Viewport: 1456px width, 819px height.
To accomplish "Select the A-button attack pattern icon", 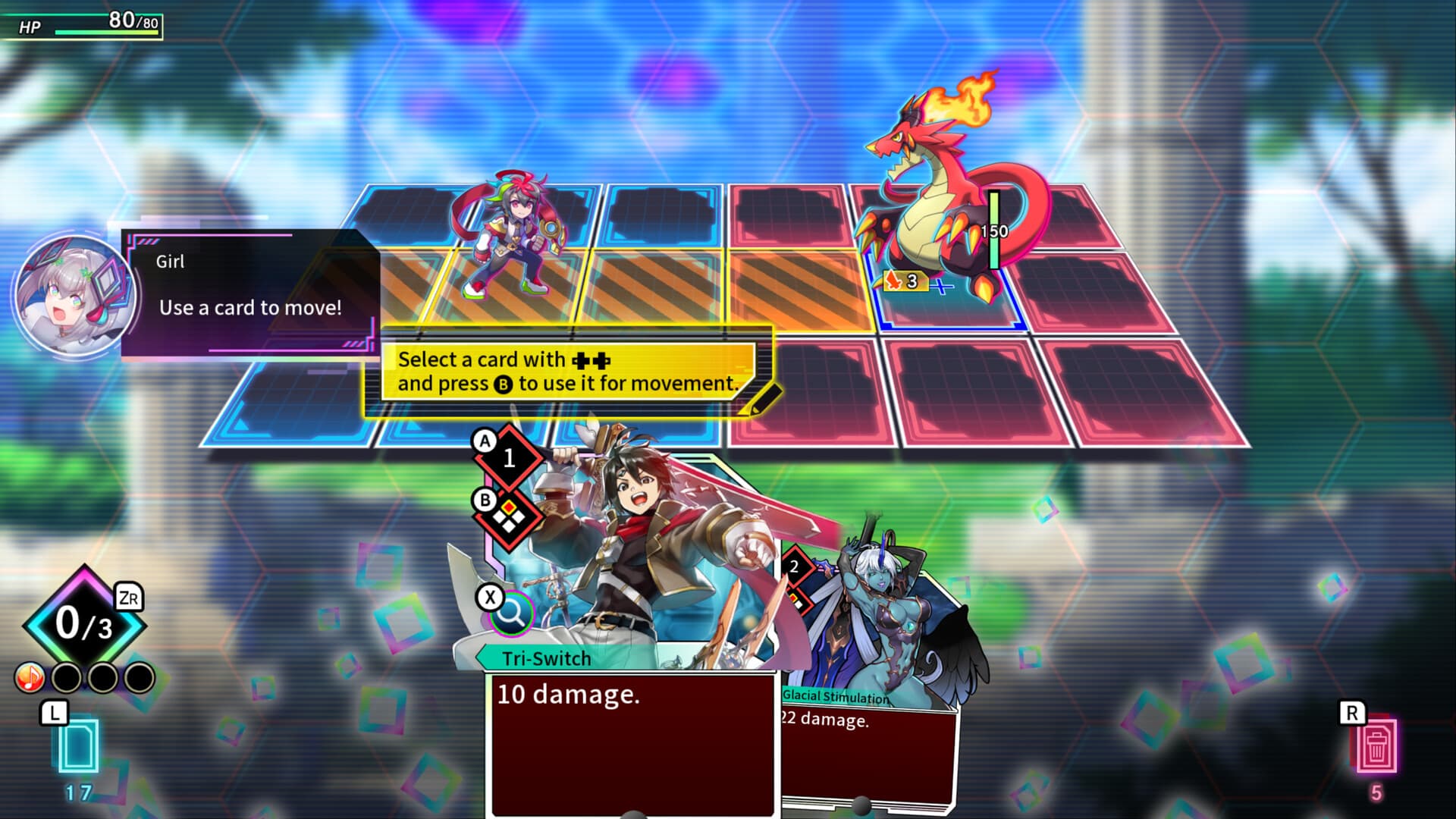I will pyautogui.click(x=510, y=456).
